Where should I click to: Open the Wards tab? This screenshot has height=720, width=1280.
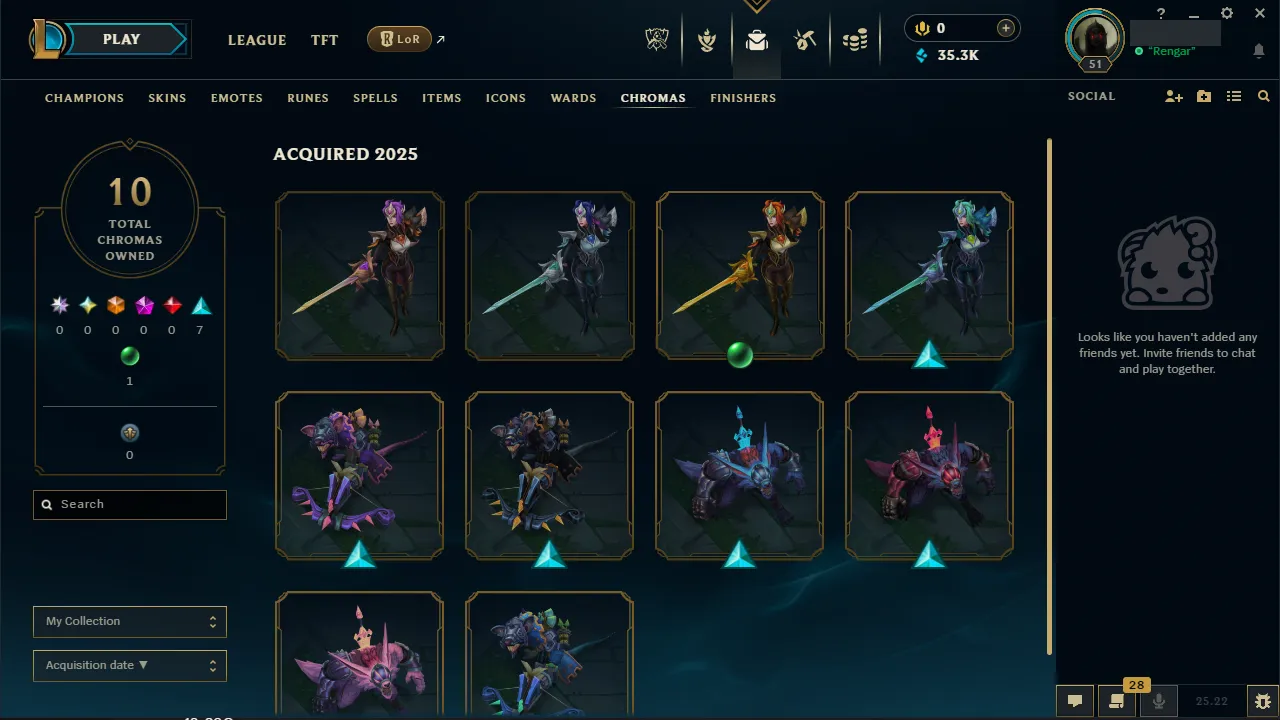[573, 98]
